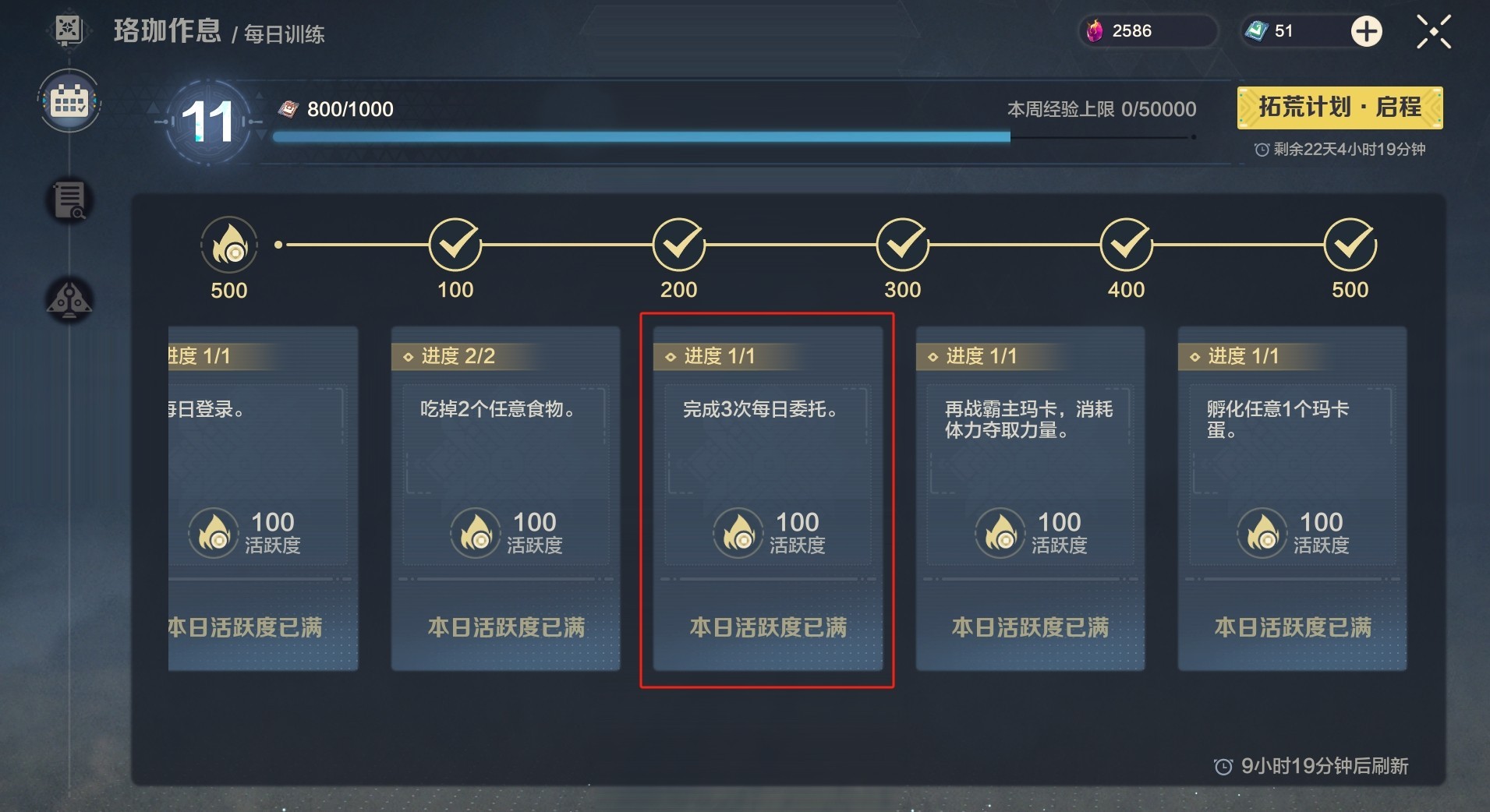Click the level 11 badge

click(x=207, y=122)
